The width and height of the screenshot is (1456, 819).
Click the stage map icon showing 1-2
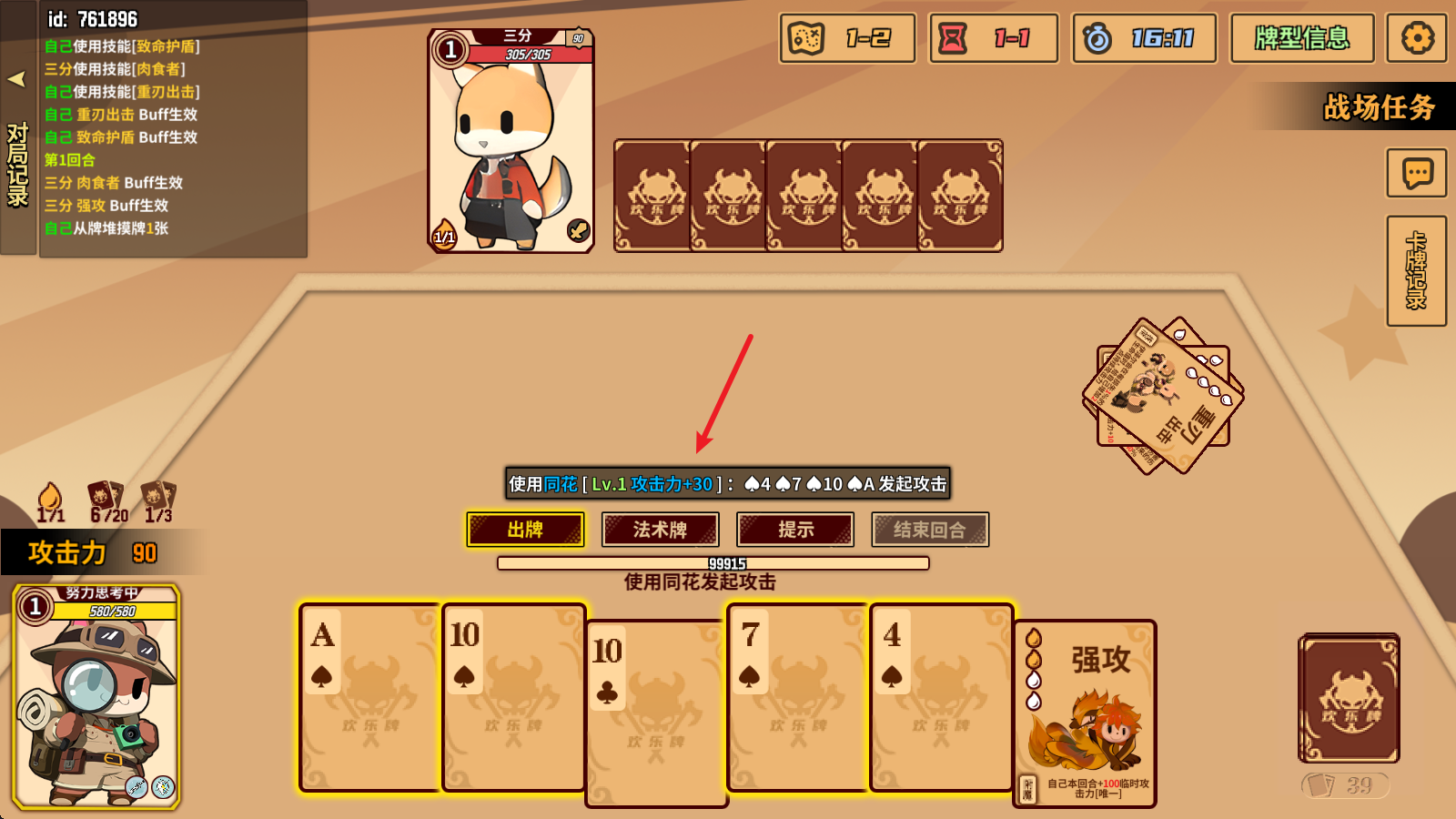(844, 38)
